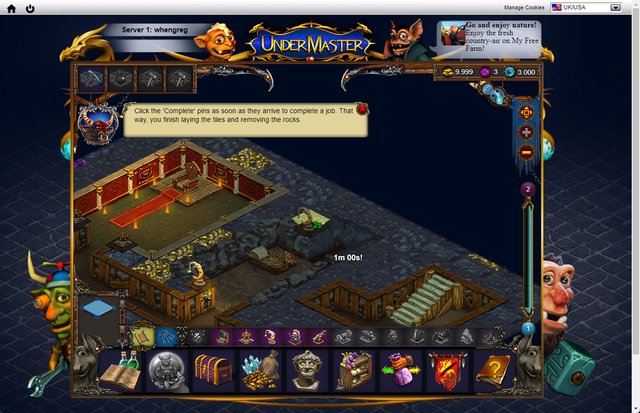Open the question mark help book
This screenshot has height=413, width=640.
495,371
